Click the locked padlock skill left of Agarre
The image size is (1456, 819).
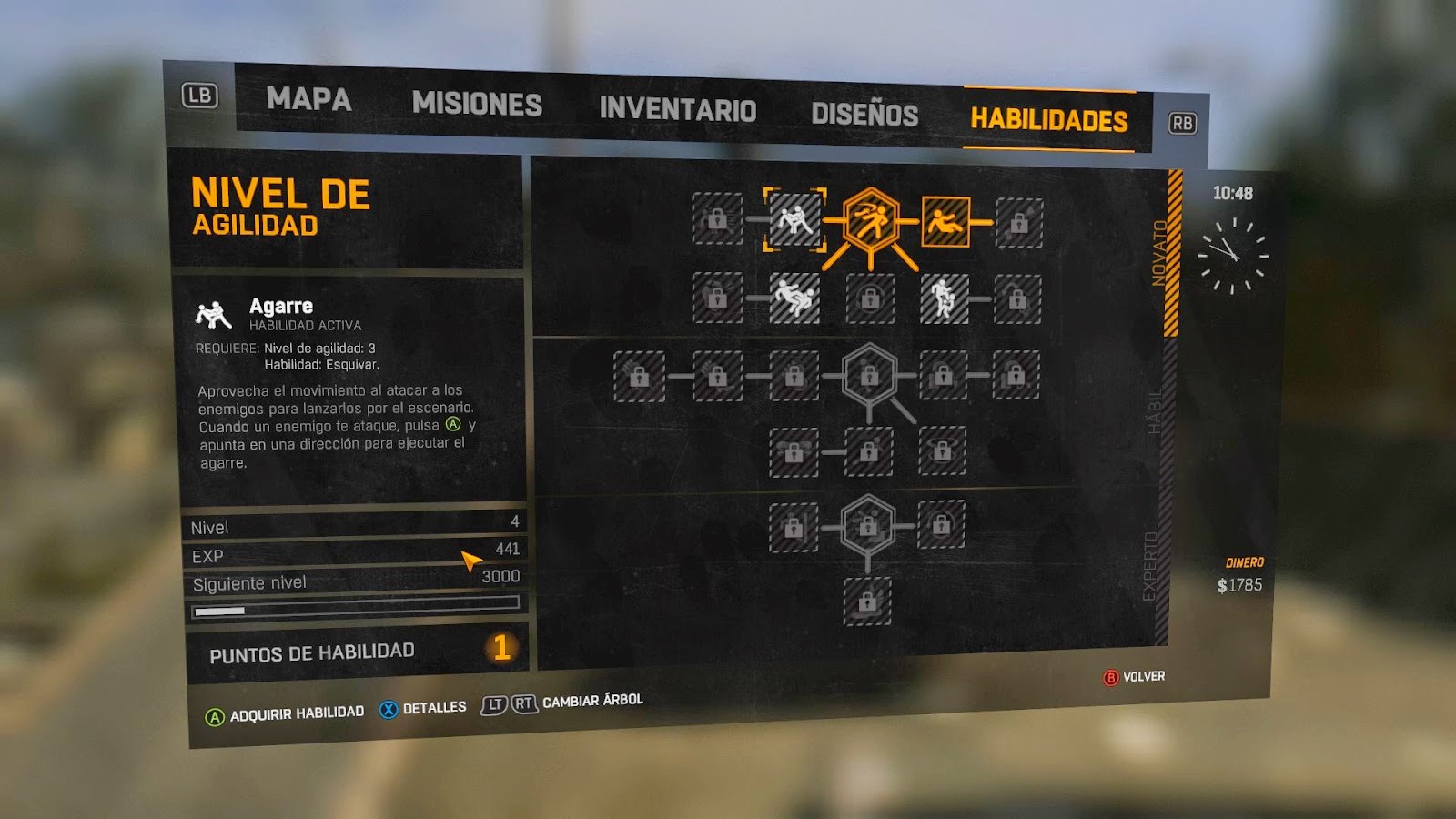pyautogui.click(x=718, y=219)
